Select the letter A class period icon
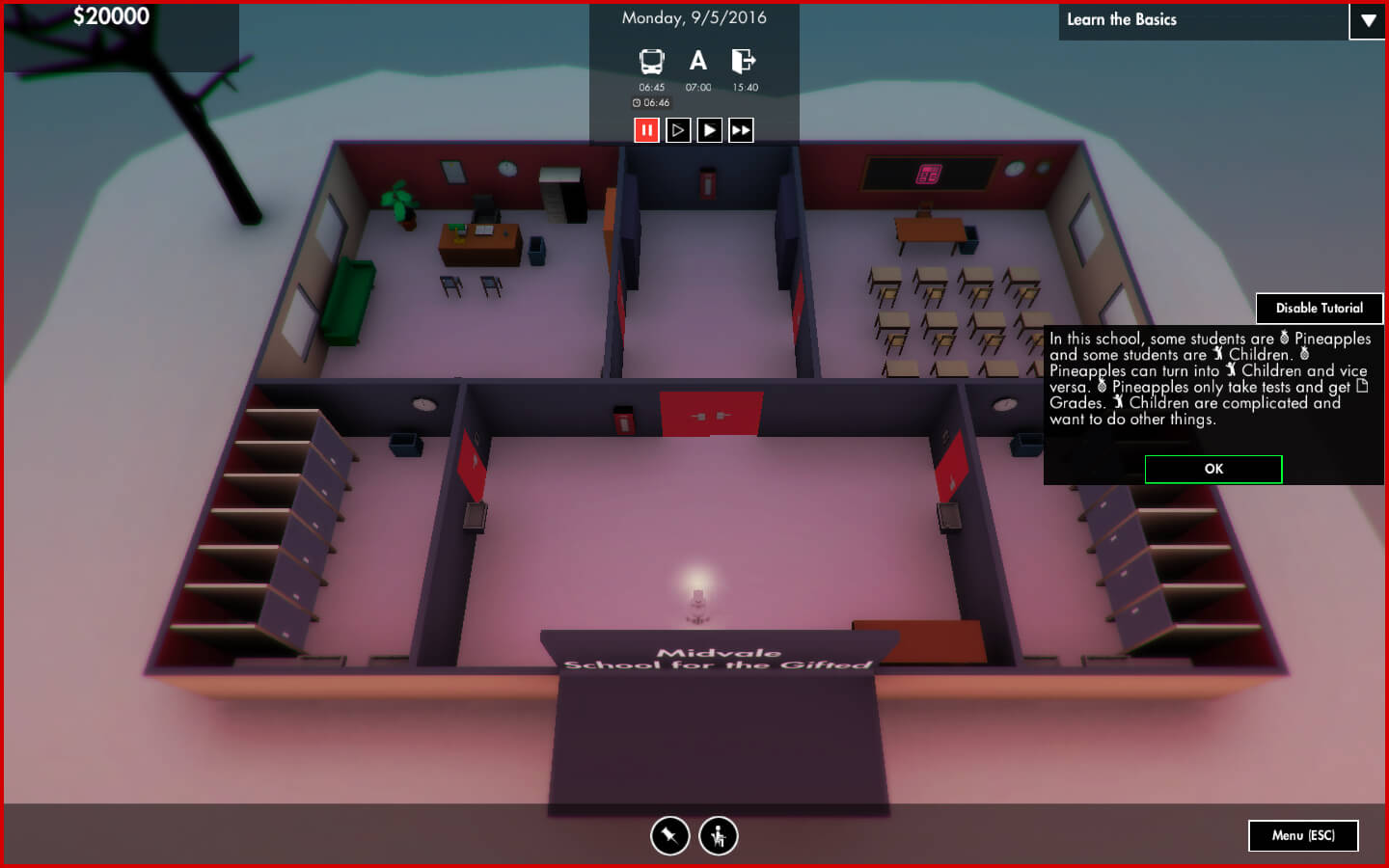The image size is (1389, 868). point(698,62)
